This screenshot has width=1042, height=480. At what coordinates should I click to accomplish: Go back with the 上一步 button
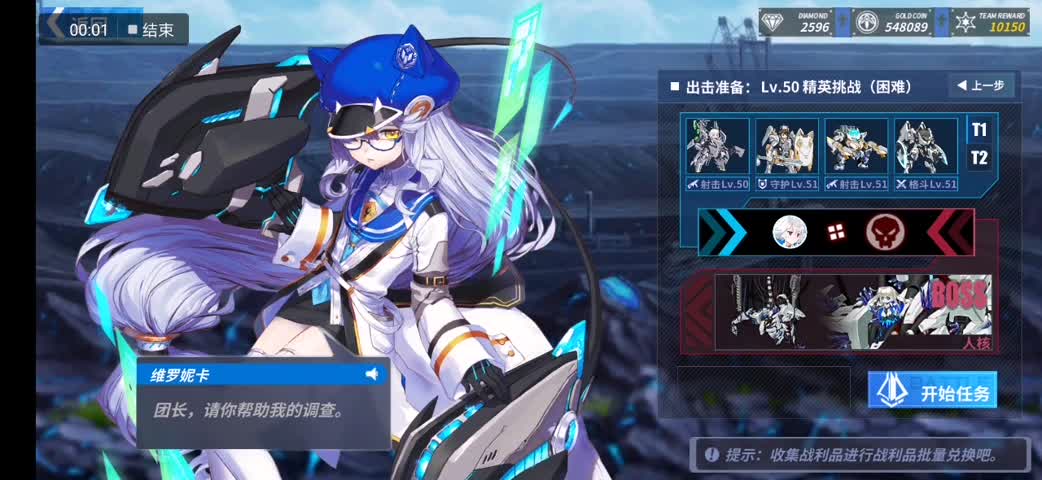980,86
